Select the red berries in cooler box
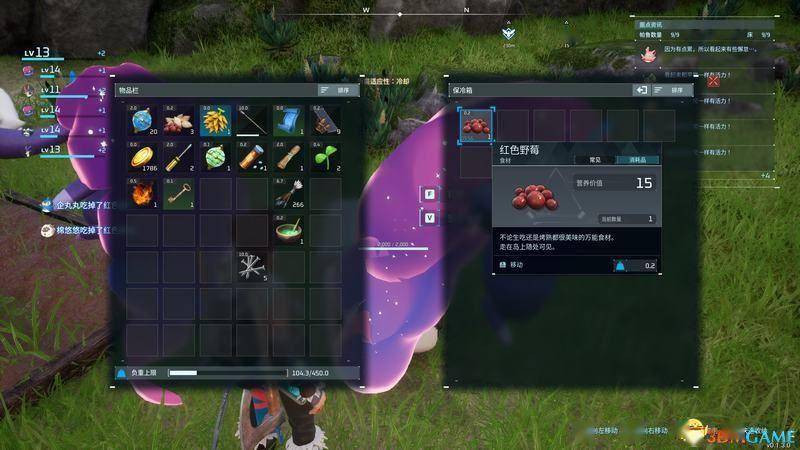The image size is (800, 450). (x=475, y=123)
